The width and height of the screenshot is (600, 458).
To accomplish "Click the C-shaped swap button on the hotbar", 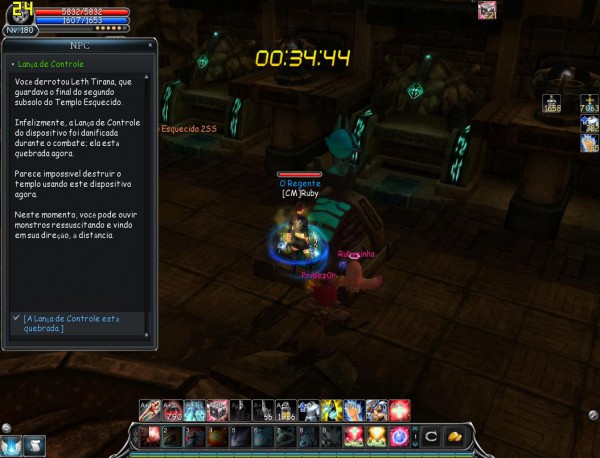I will tap(430, 437).
